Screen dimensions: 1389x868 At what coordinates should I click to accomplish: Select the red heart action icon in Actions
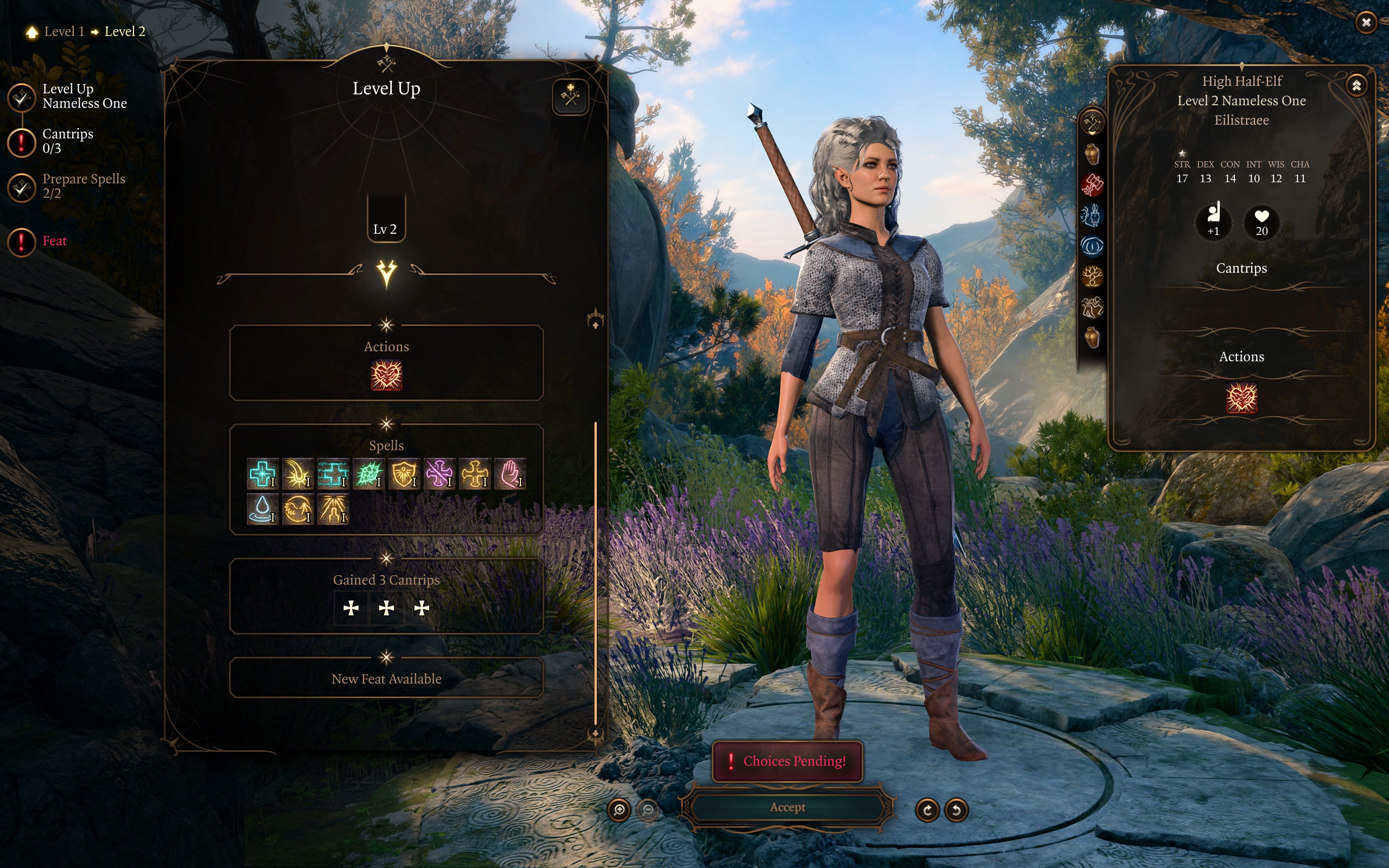coord(386,375)
